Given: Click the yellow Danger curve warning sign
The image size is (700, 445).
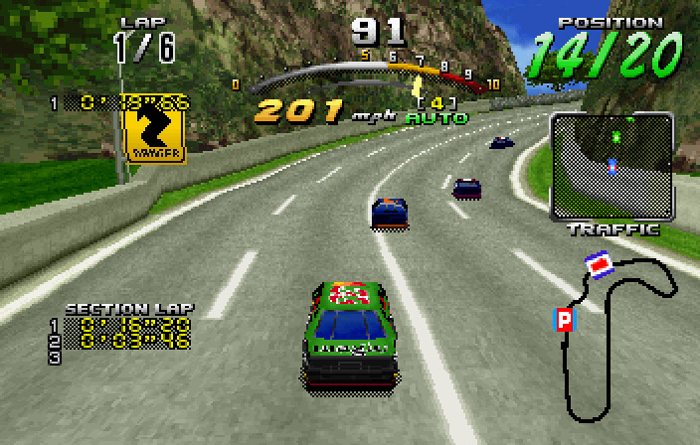Looking at the screenshot, I should [x=154, y=132].
